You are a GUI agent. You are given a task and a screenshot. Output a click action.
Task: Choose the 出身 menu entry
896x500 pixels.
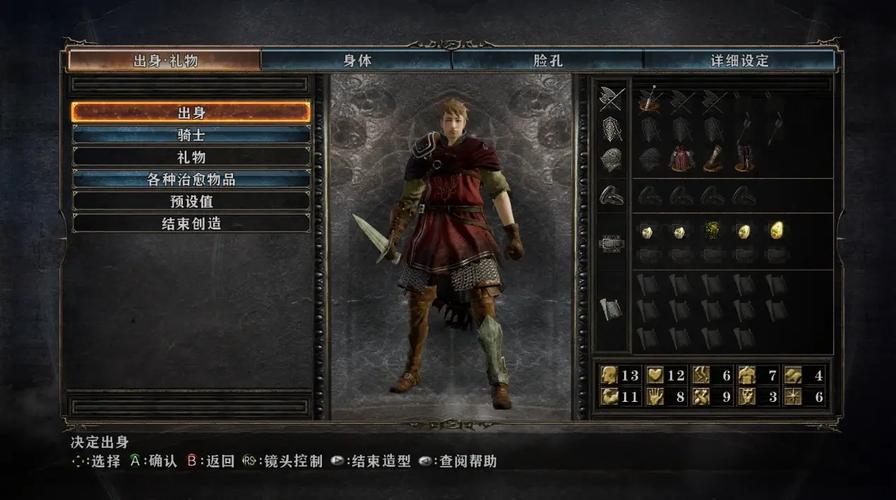[x=191, y=112]
